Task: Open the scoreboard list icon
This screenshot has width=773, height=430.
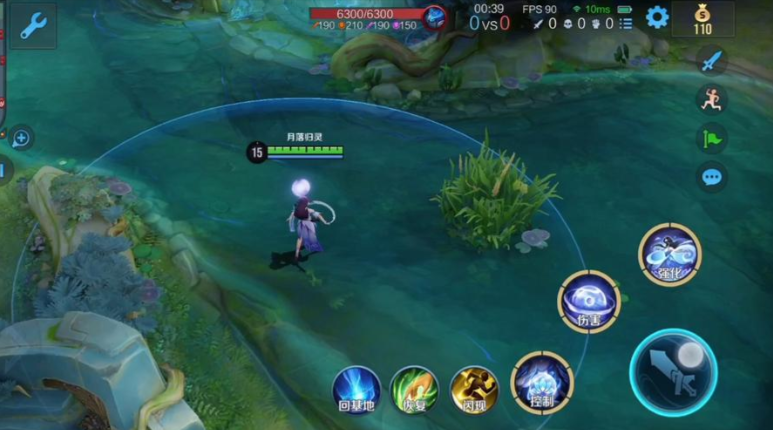Action: click(626, 24)
